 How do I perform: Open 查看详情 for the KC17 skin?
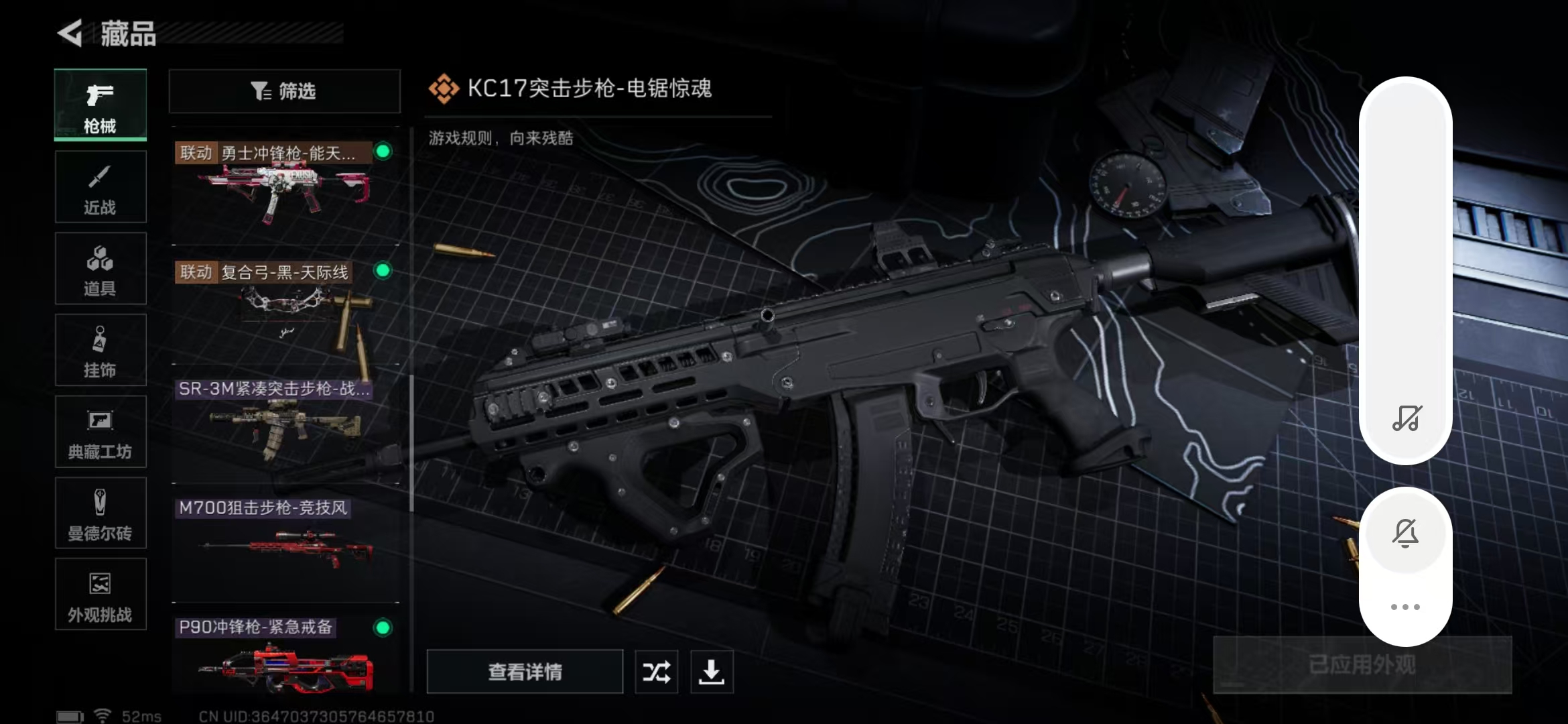tap(525, 672)
